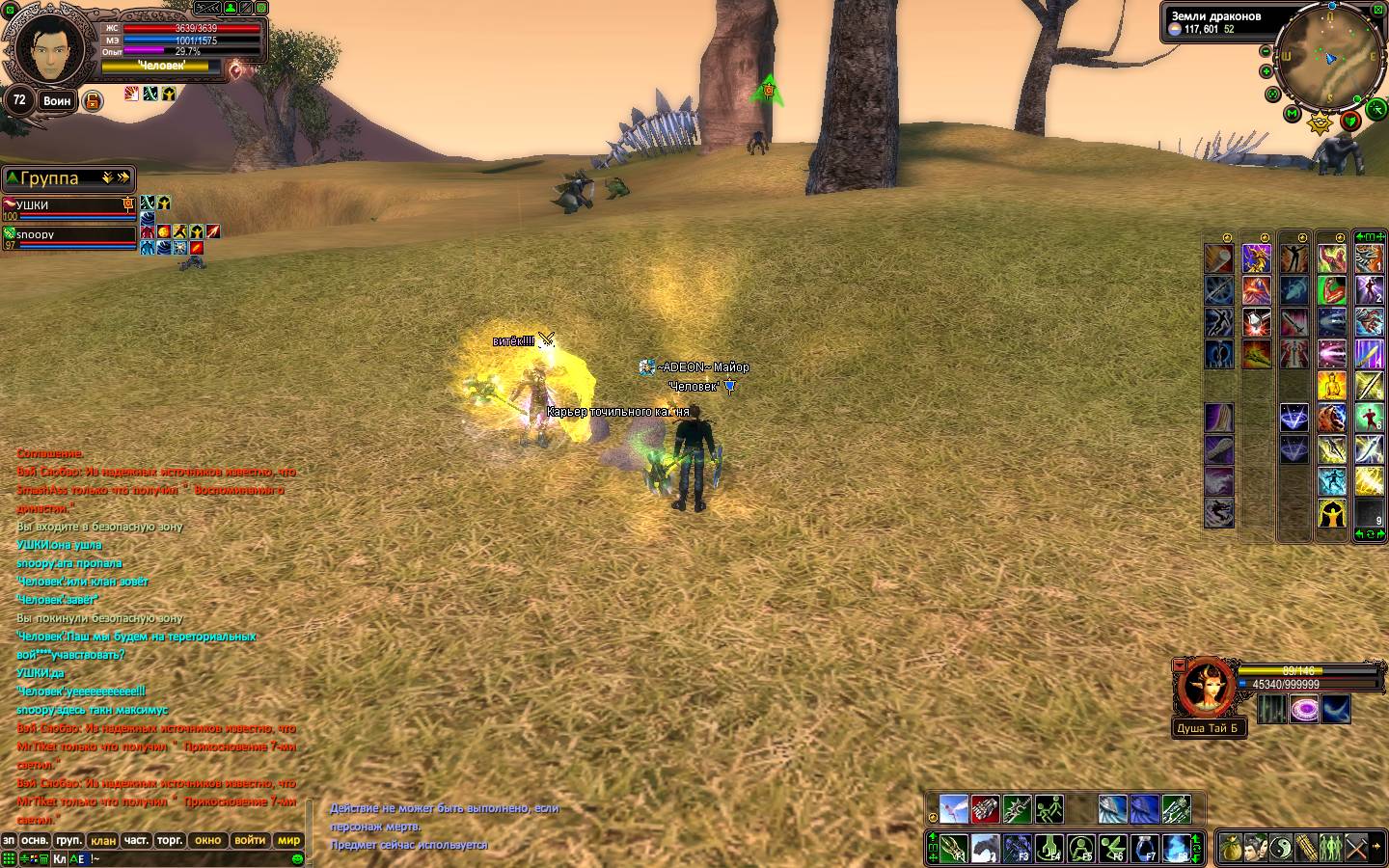
Task: Switch to the 'груп.' group chat tab
Action: [68, 840]
